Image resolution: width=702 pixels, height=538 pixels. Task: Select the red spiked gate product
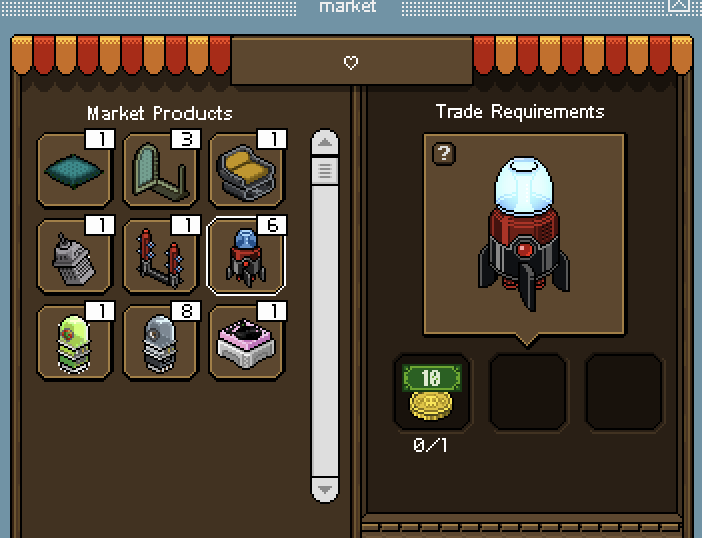pos(160,257)
